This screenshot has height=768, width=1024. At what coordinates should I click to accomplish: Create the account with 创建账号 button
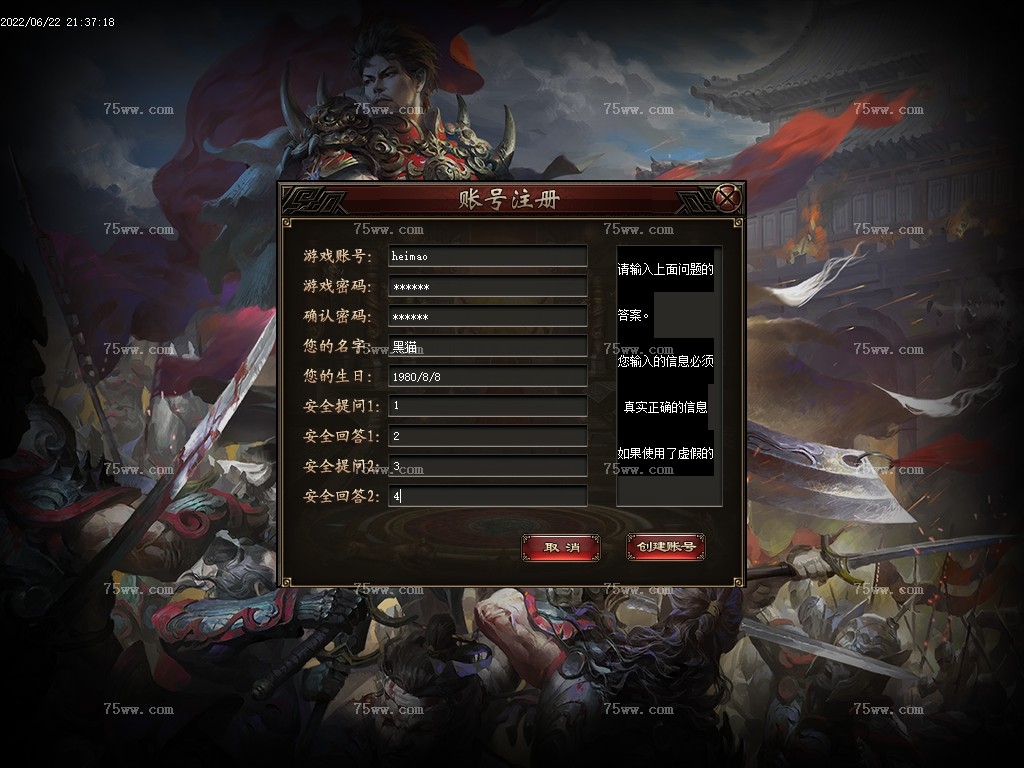coord(666,547)
